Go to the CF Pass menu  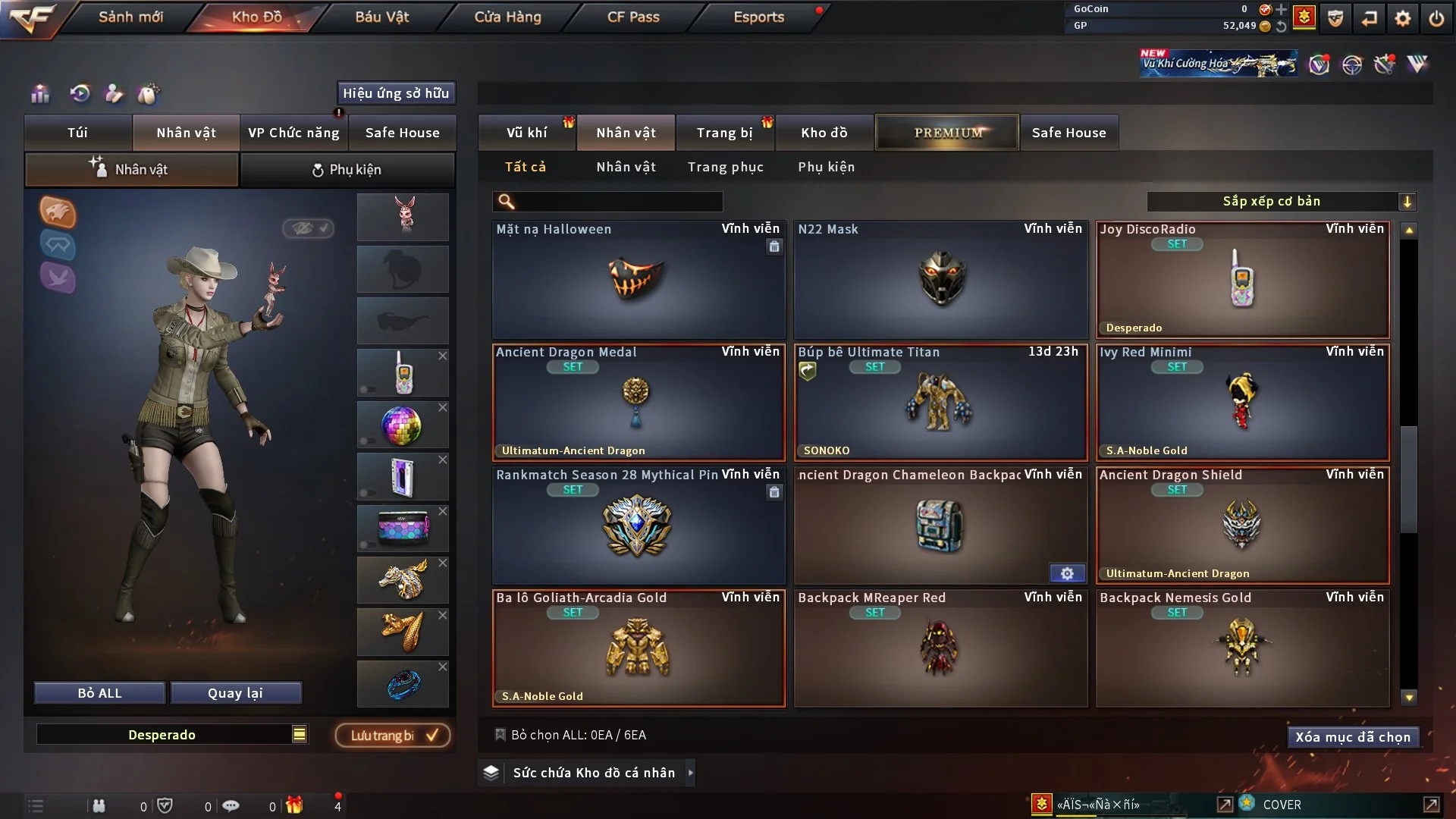[x=633, y=17]
